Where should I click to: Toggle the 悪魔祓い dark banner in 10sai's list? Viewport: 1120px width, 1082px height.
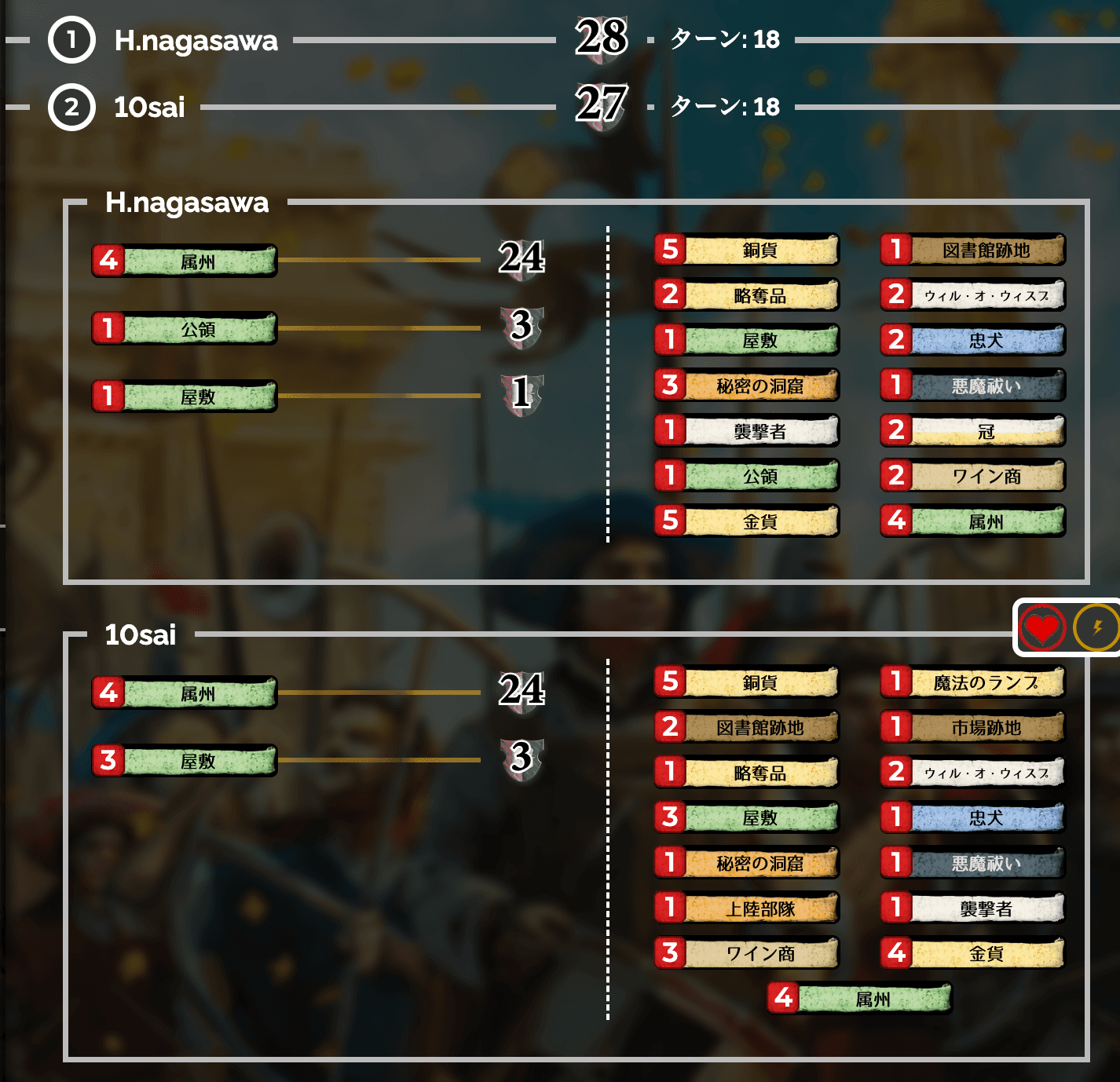tap(973, 862)
